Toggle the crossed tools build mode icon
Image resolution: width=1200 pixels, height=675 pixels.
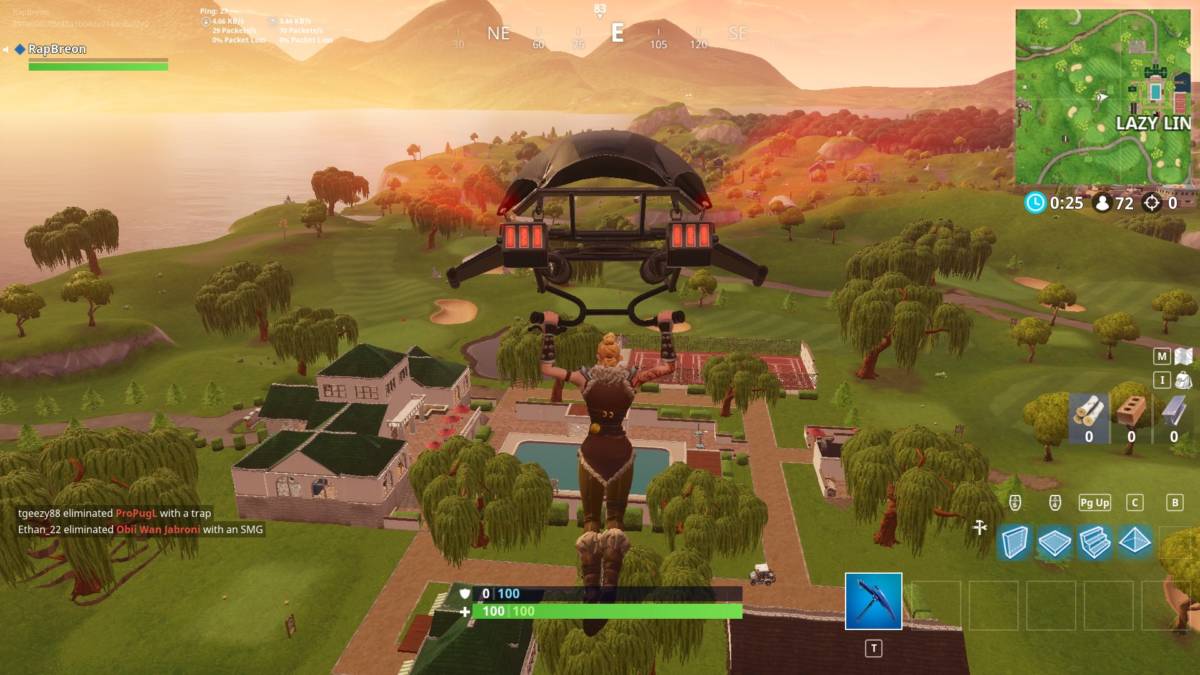pos(980,527)
